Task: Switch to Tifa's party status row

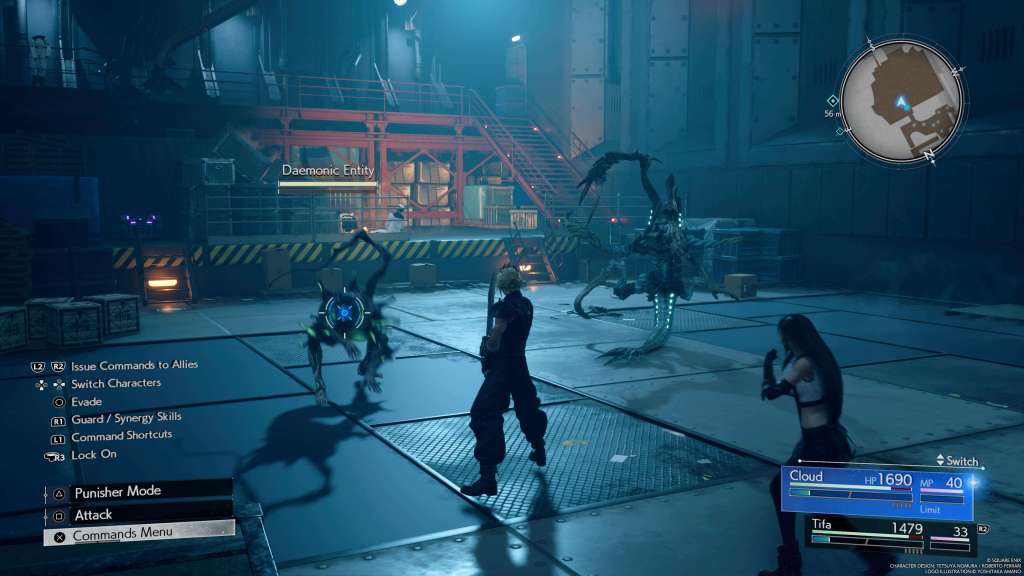Action: pos(890,533)
